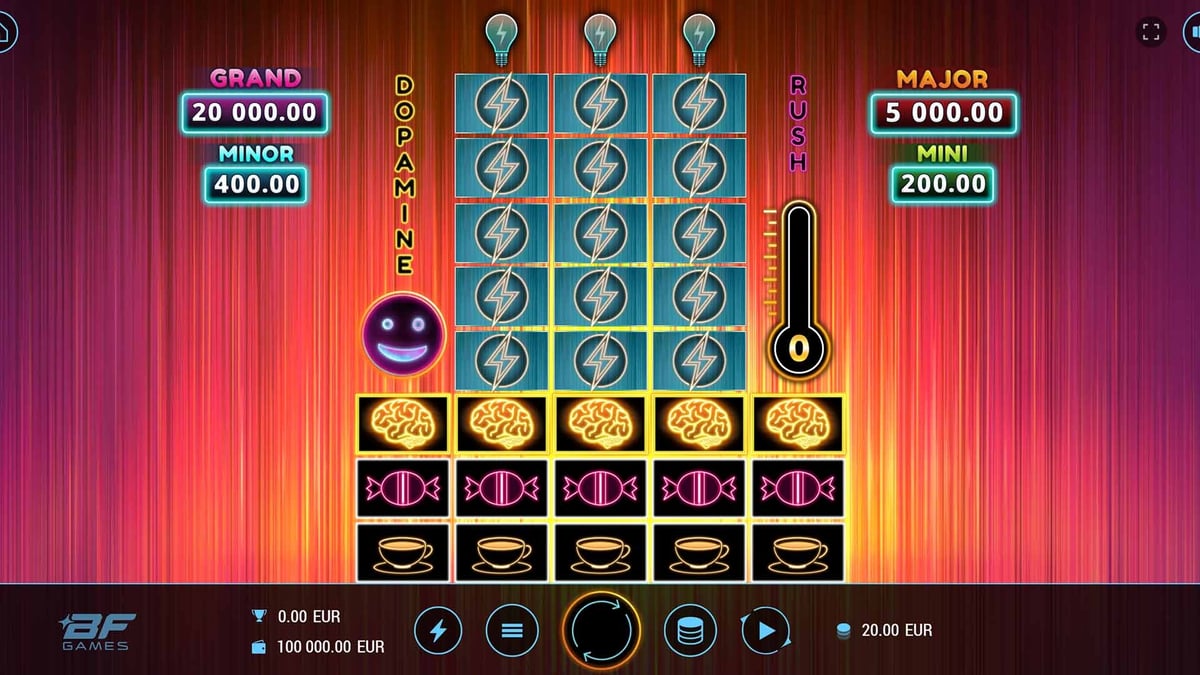Open the bet settings coin stack button
The height and width of the screenshot is (675, 1200).
[x=690, y=631]
